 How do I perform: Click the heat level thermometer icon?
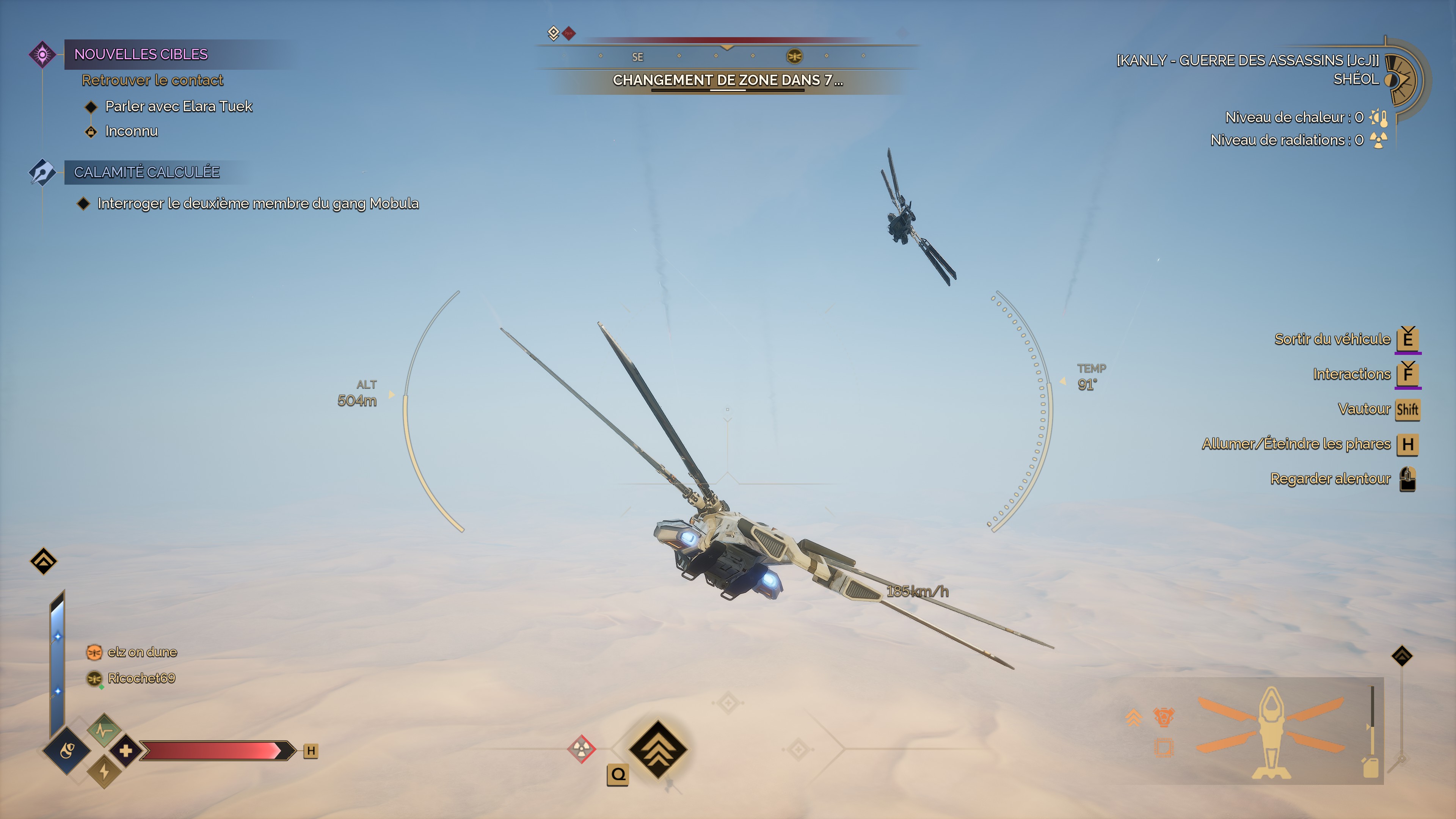pos(1379,118)
